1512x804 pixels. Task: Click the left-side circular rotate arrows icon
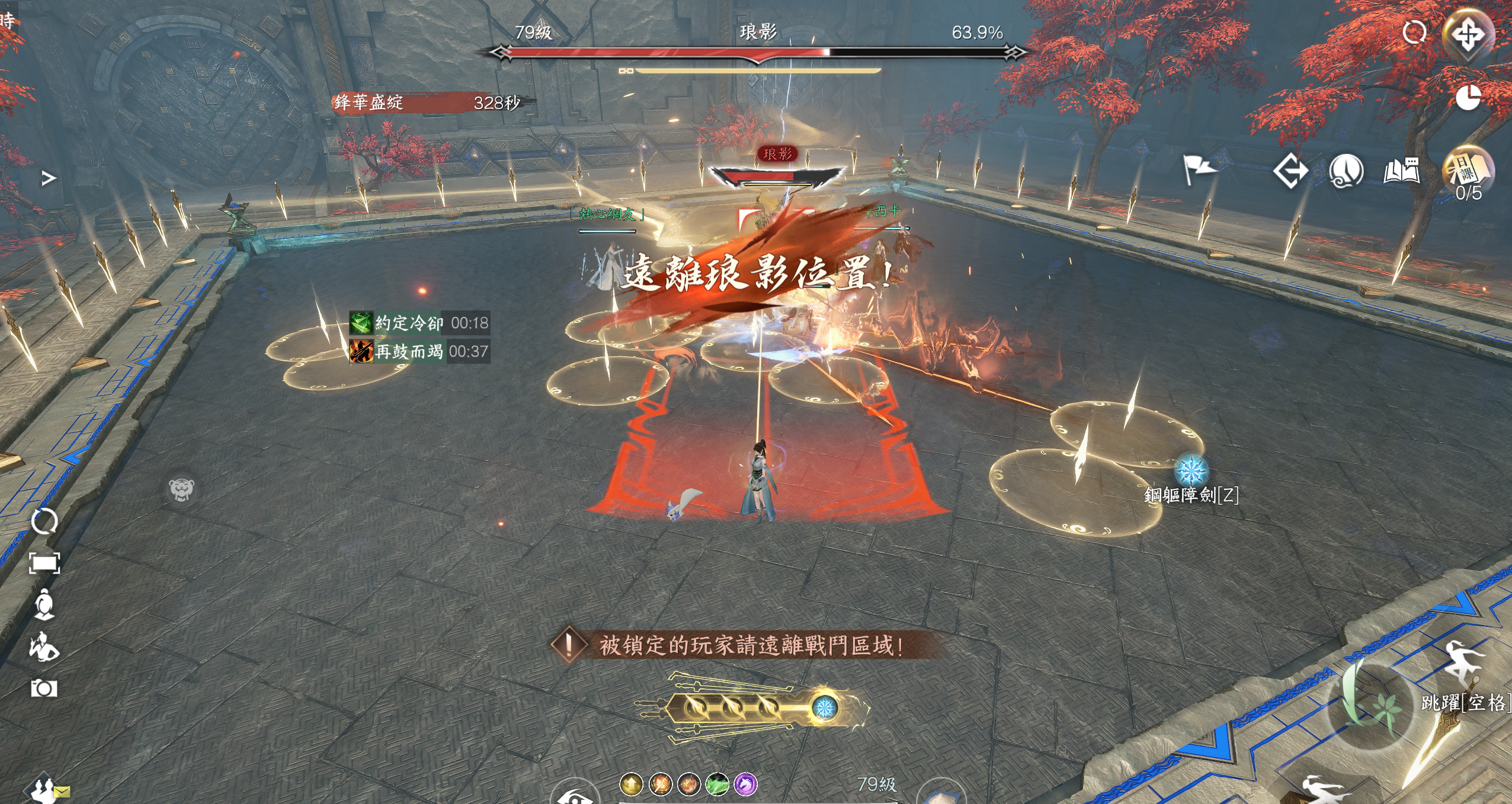(44, 521)
